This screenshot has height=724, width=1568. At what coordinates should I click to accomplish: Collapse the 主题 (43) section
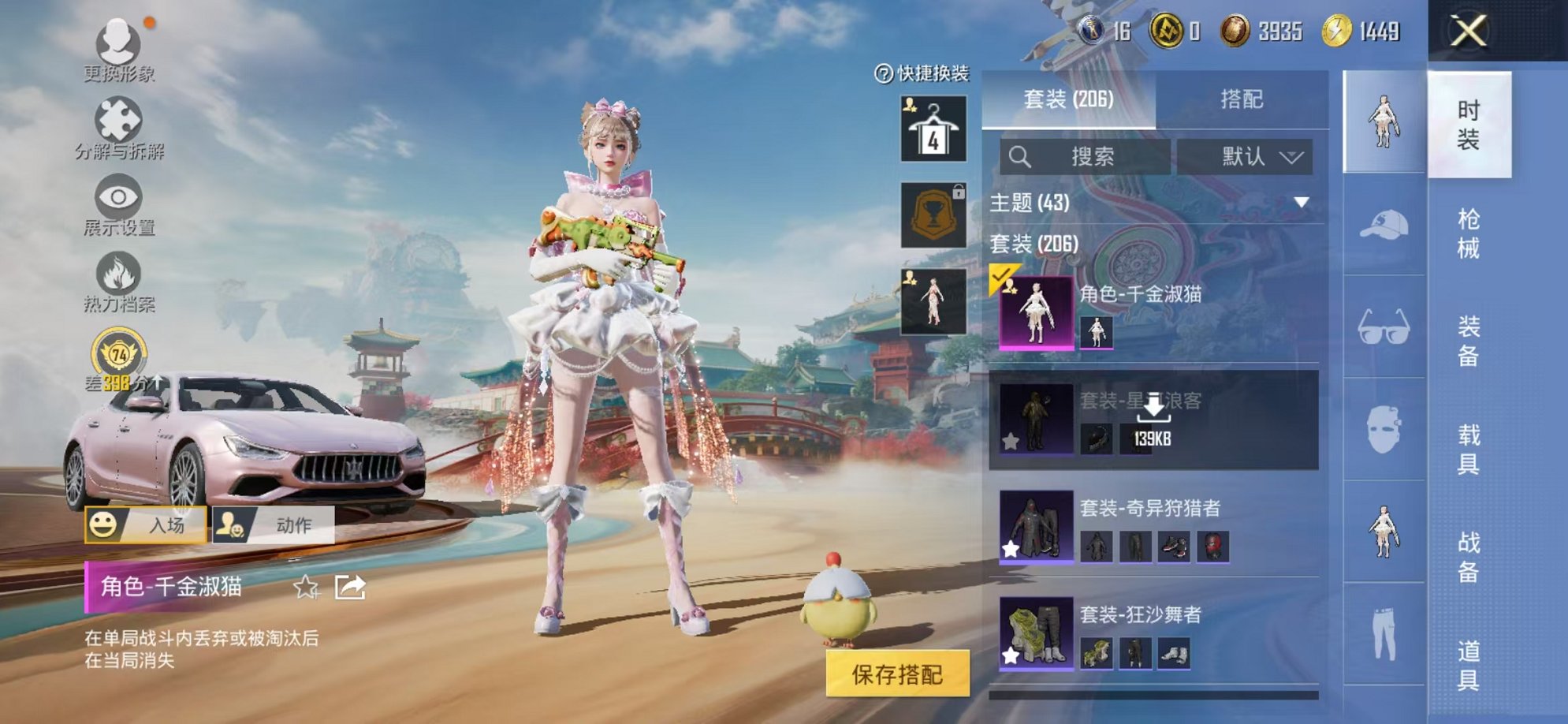click(x=1301, y=203)
